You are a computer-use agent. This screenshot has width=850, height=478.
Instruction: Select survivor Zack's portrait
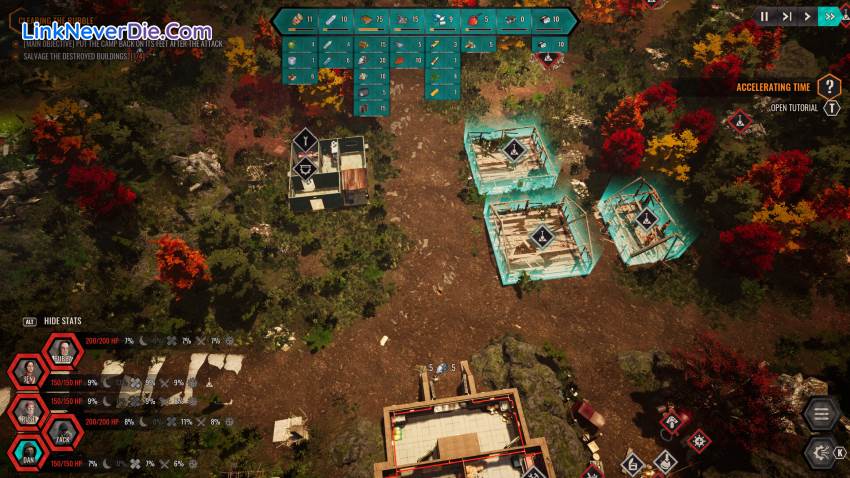[x=63, y=433]
